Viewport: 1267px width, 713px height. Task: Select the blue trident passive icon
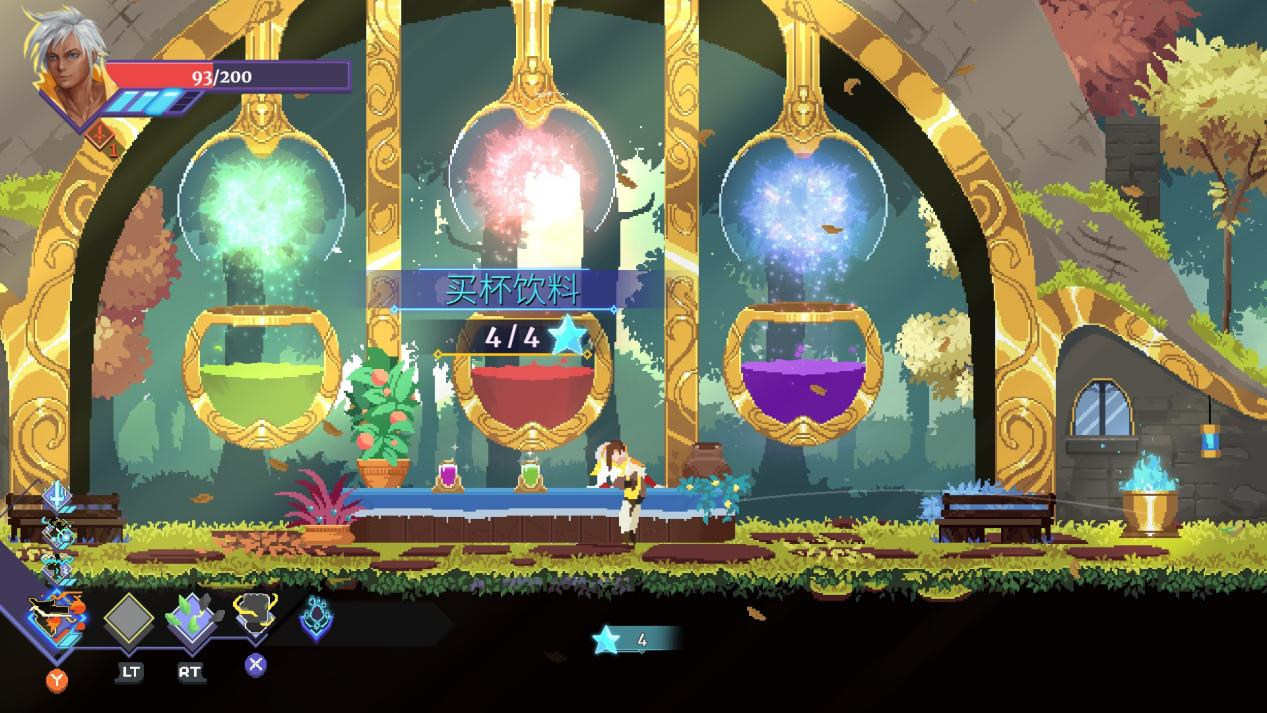coord(58,495)
